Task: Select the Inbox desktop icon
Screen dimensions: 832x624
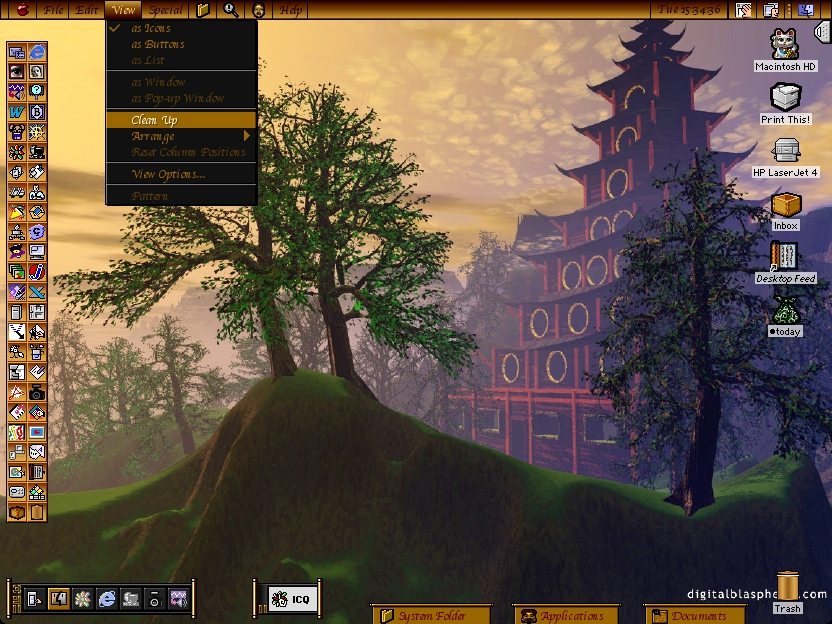Action: 786,205
